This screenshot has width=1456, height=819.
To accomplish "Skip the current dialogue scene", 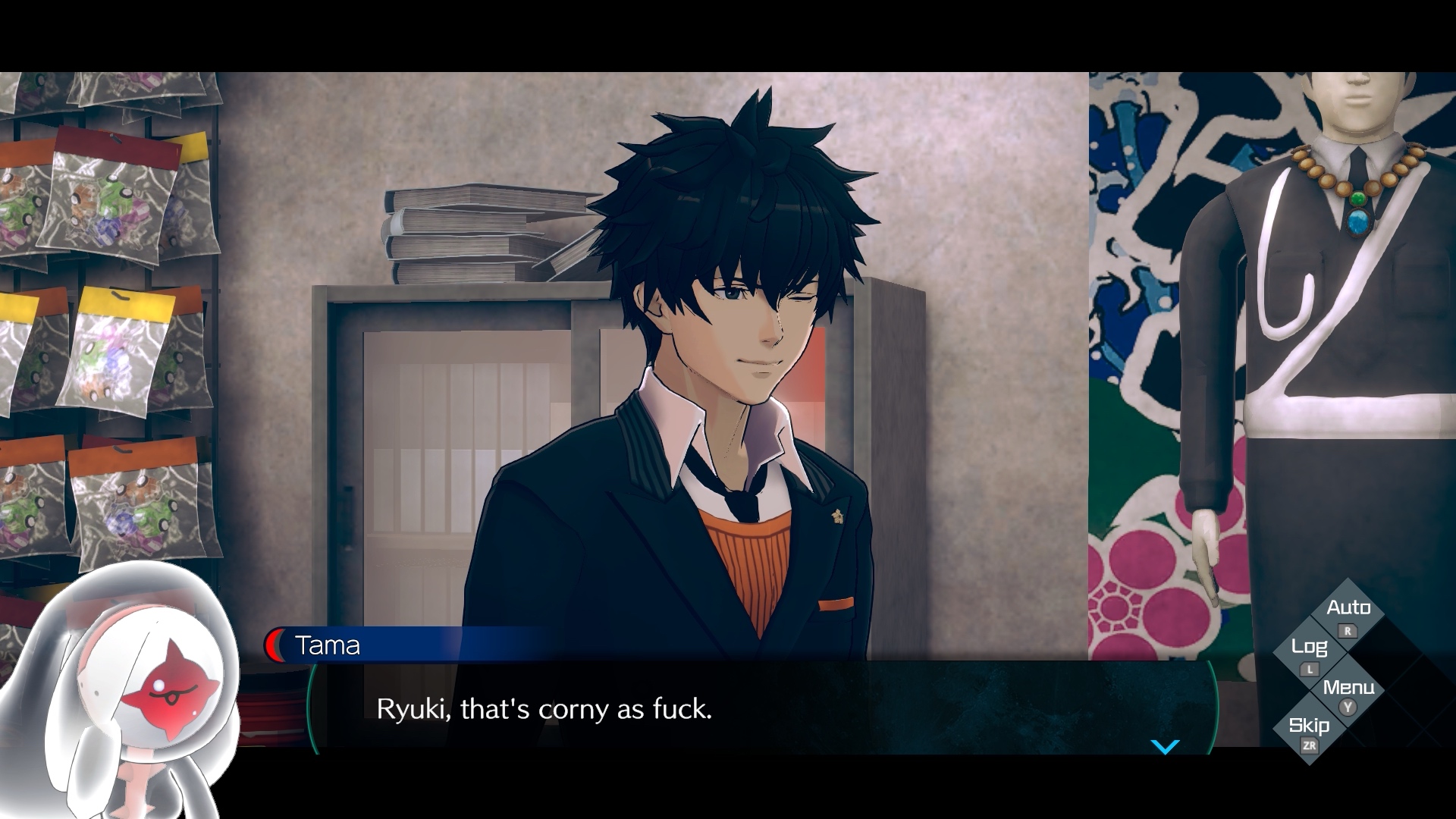I will pyautogui.click(x=1310, y=731).
